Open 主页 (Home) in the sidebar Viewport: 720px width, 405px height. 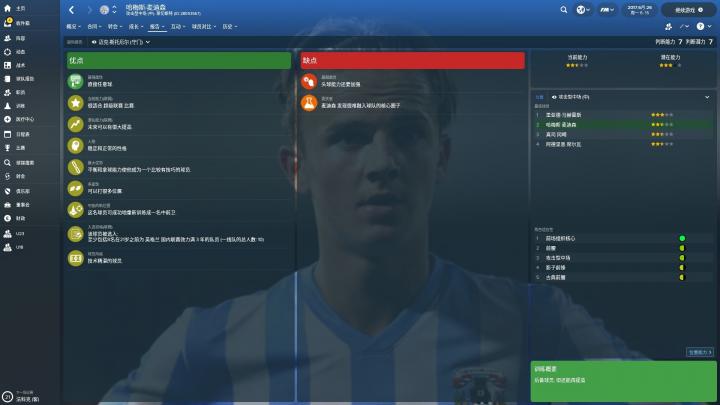coord(20,7)
